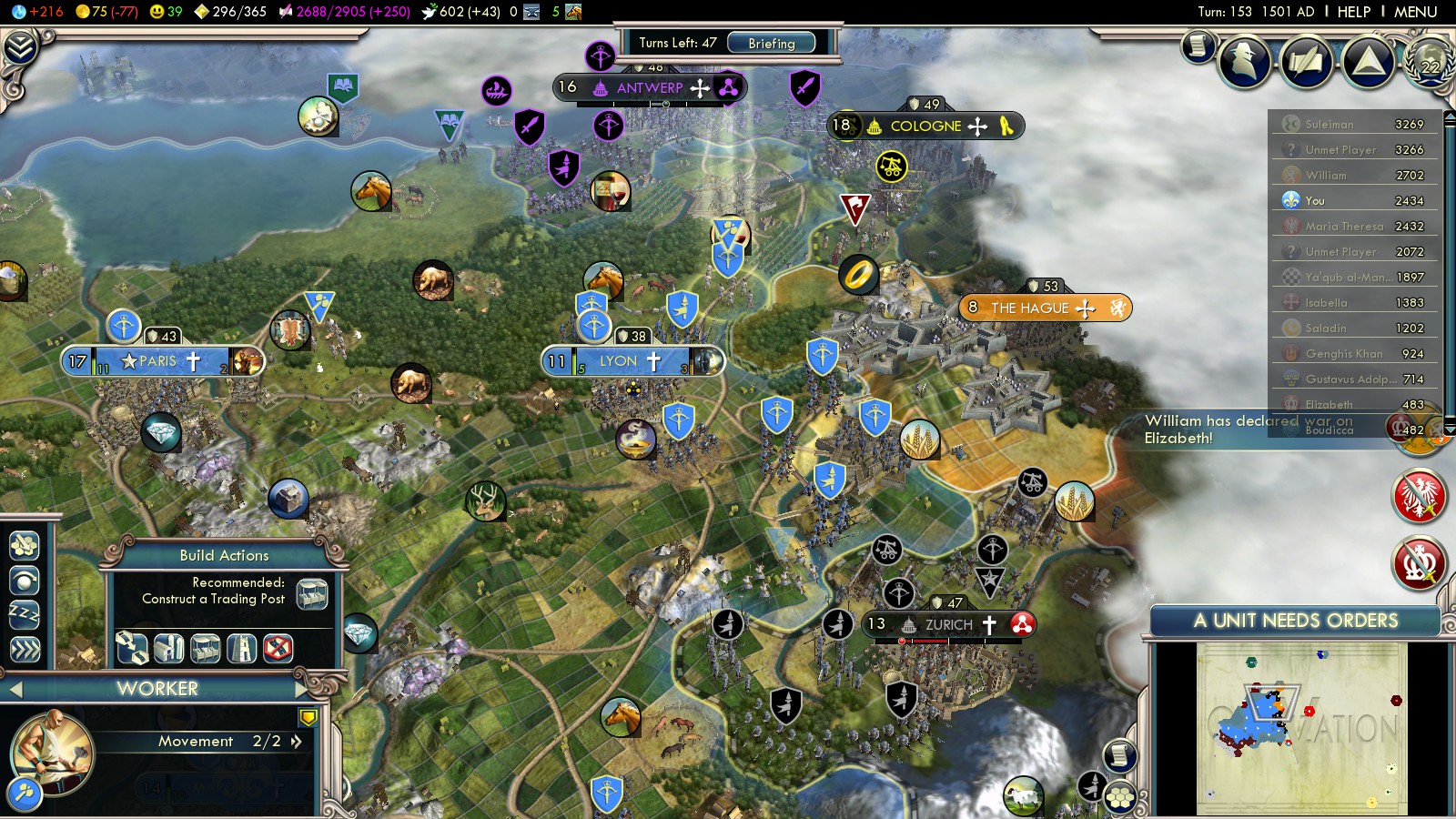Open the HELP Civilopedia
The height and width of the screenshot is (819, 1456).
point(1353,12)
